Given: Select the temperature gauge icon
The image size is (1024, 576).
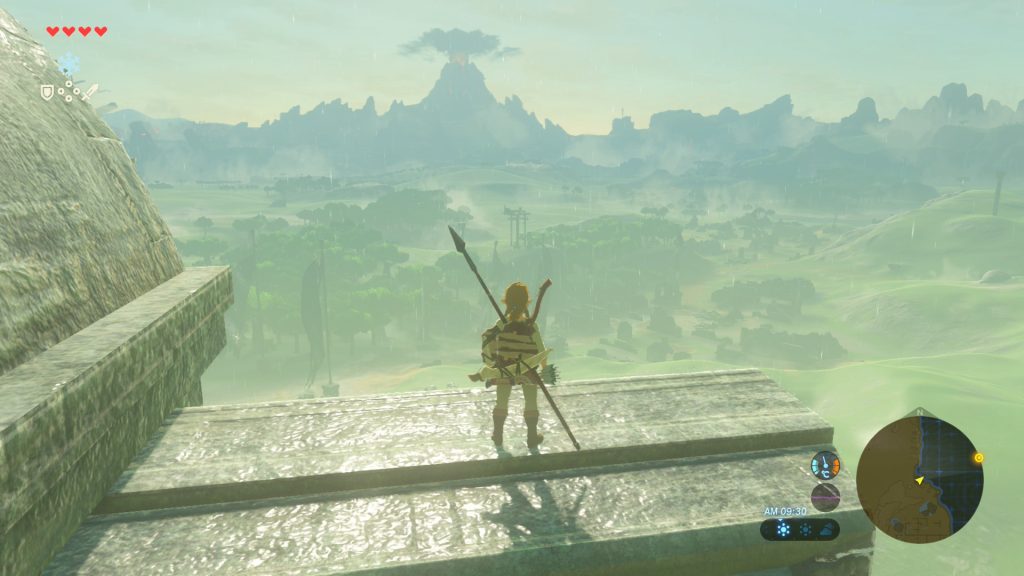Looking at the screenshot, I should [x=825, y=464].
